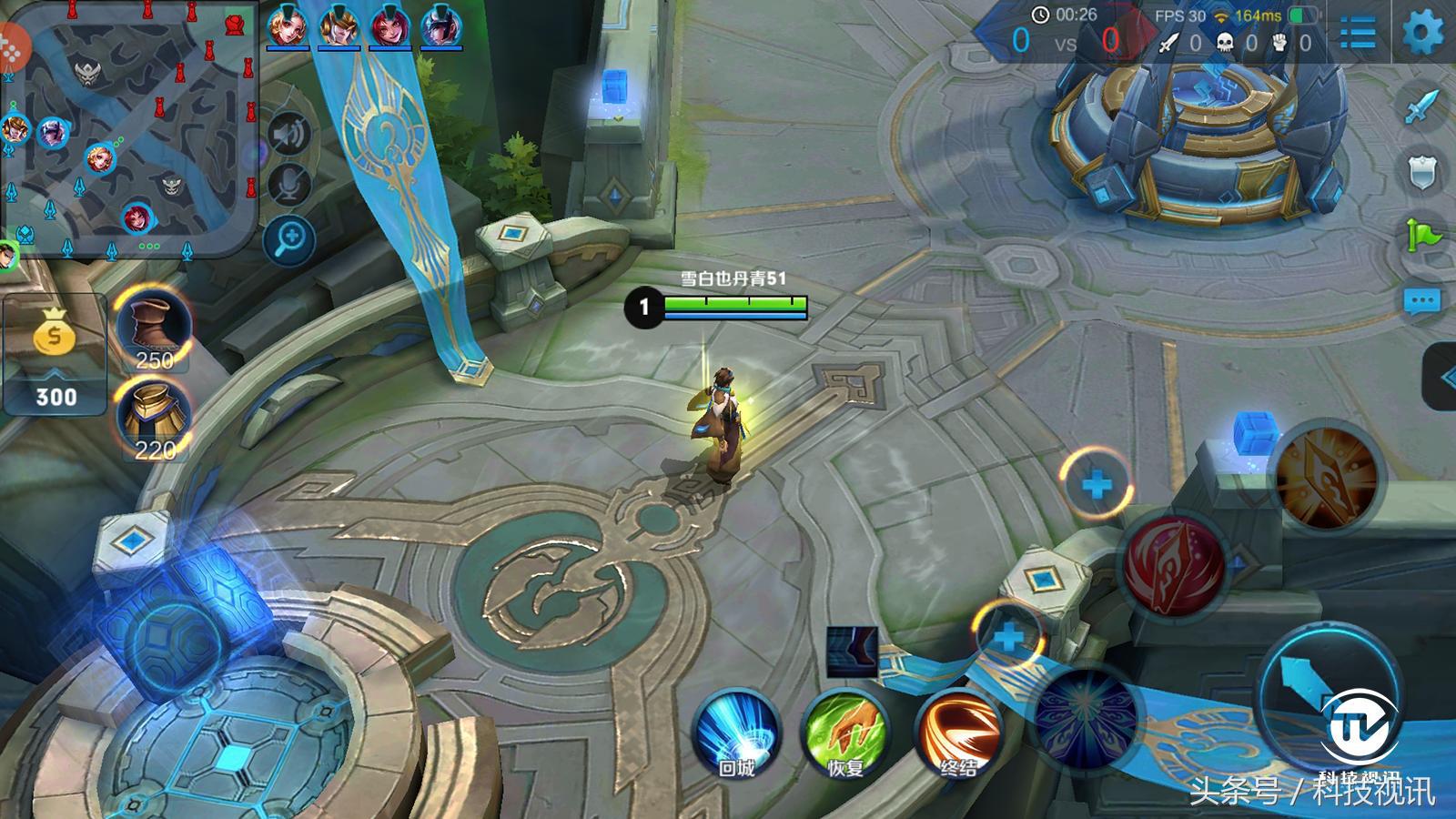The height and width of the screenshot is (819, 1456).
Task: Open the quick chat message bubble
Action: tap(1422, 300)
